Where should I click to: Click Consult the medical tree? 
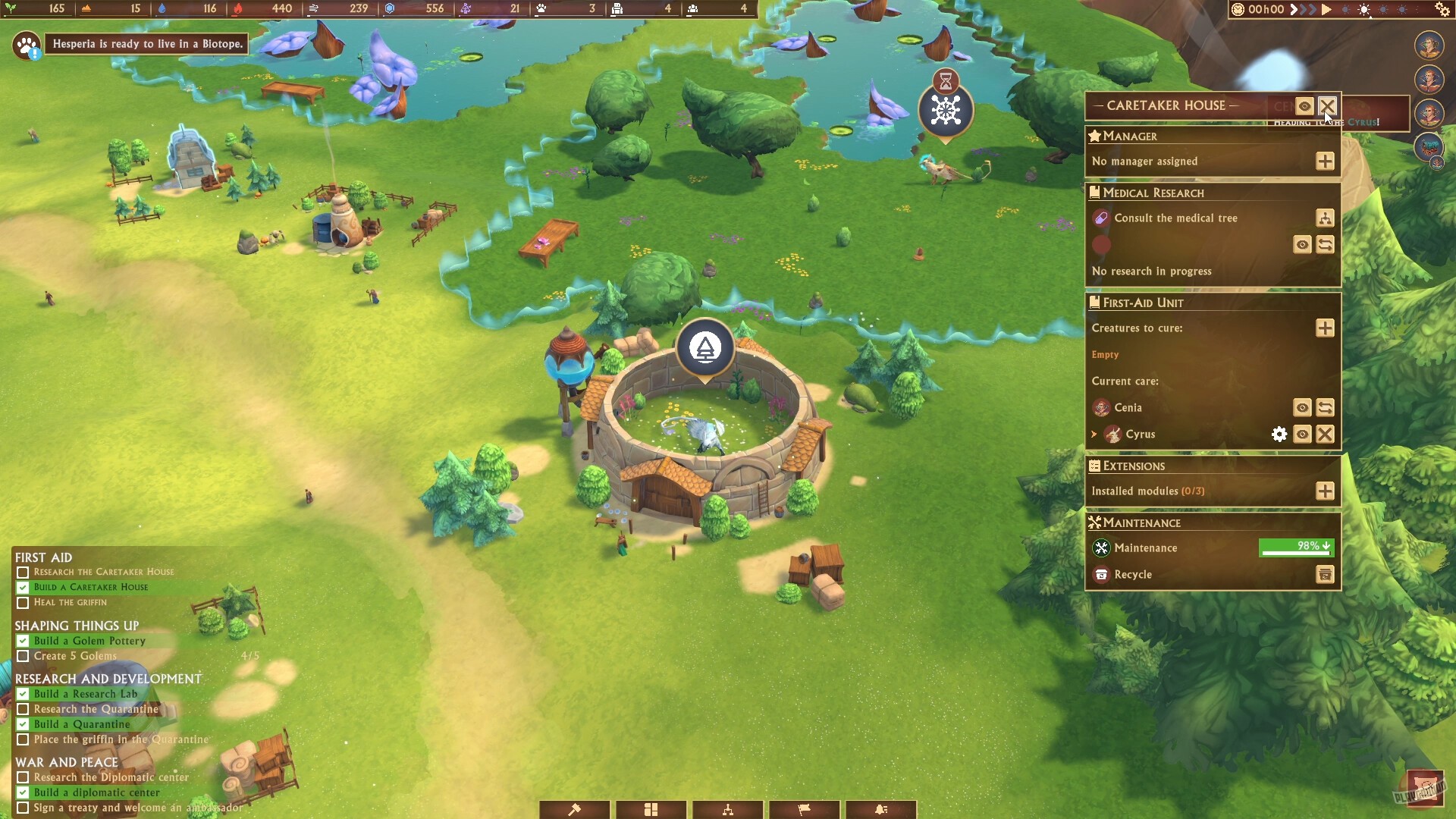point(1175,218)
